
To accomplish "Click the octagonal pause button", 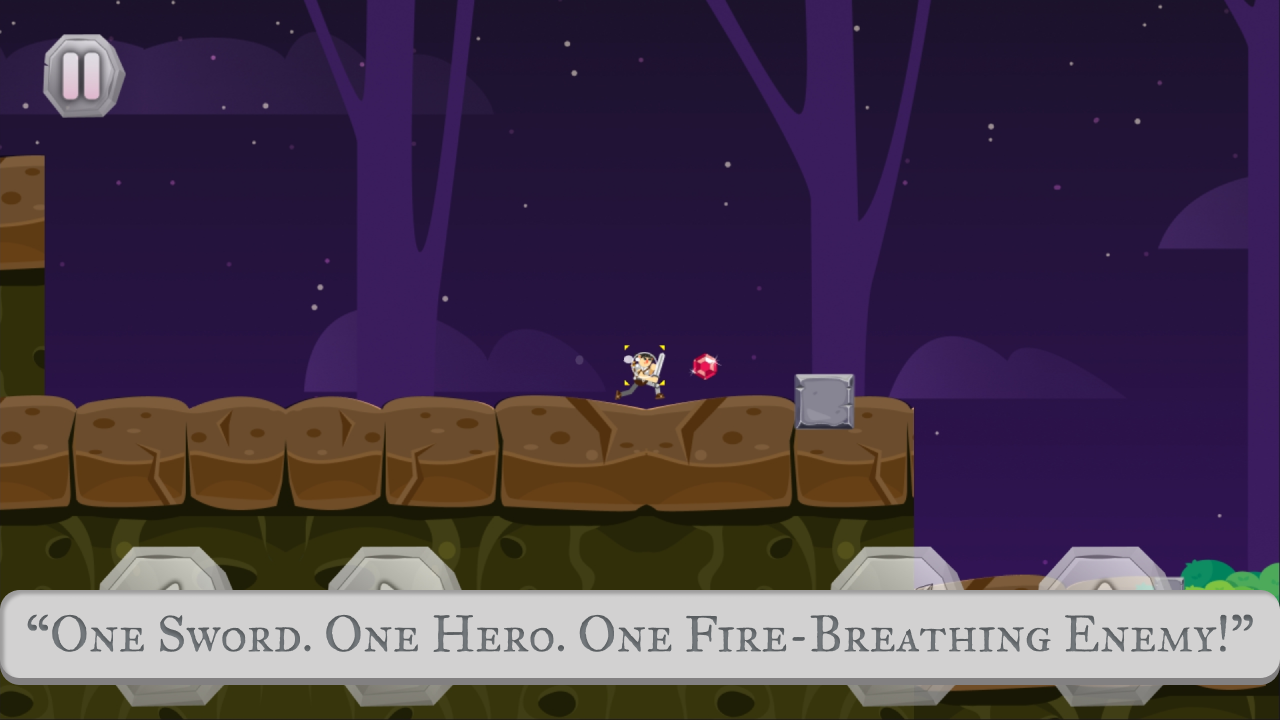I will pyautogui.click(x=84, y=74).
